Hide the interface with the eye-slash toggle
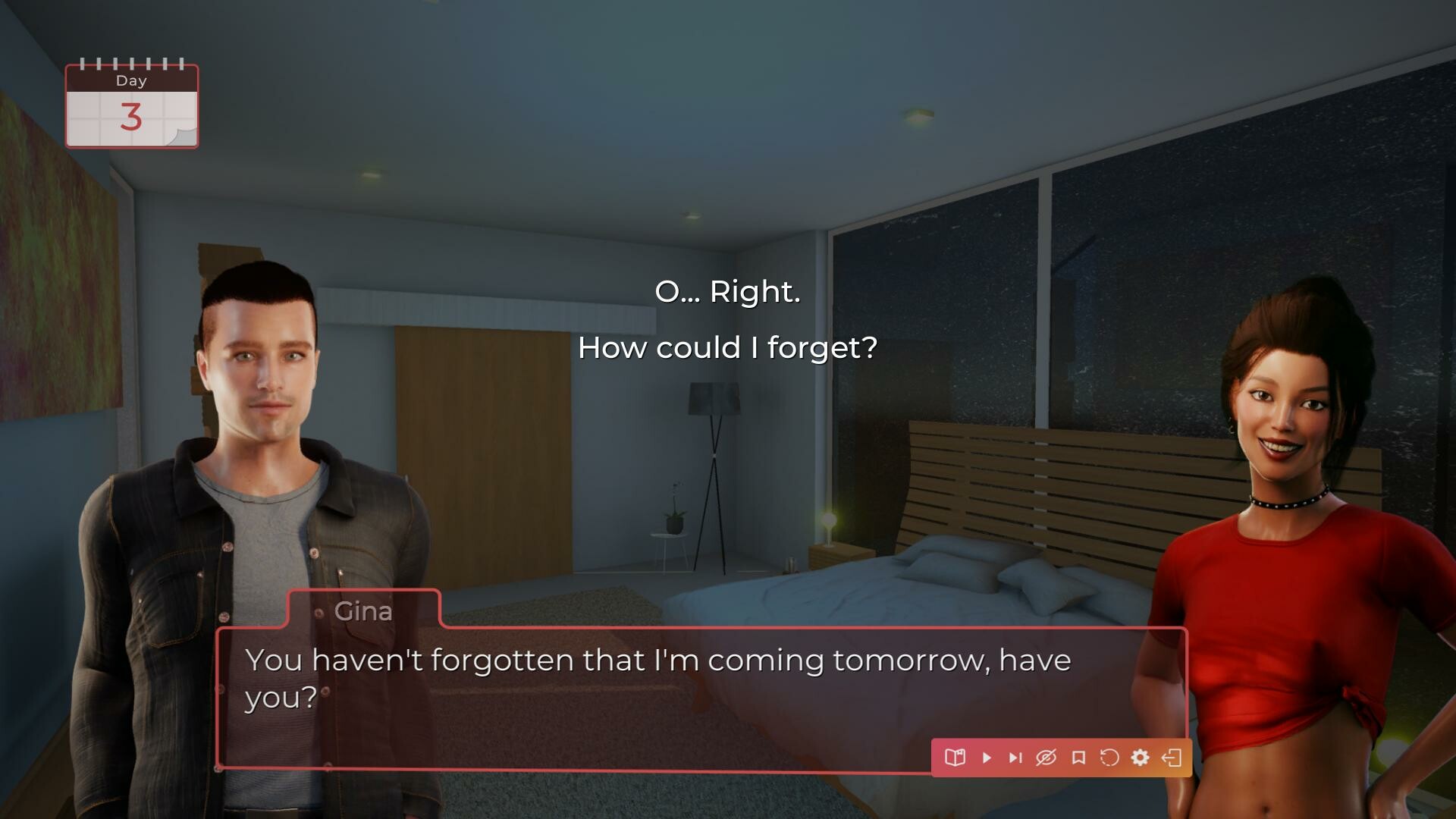 pos(1047,757)
